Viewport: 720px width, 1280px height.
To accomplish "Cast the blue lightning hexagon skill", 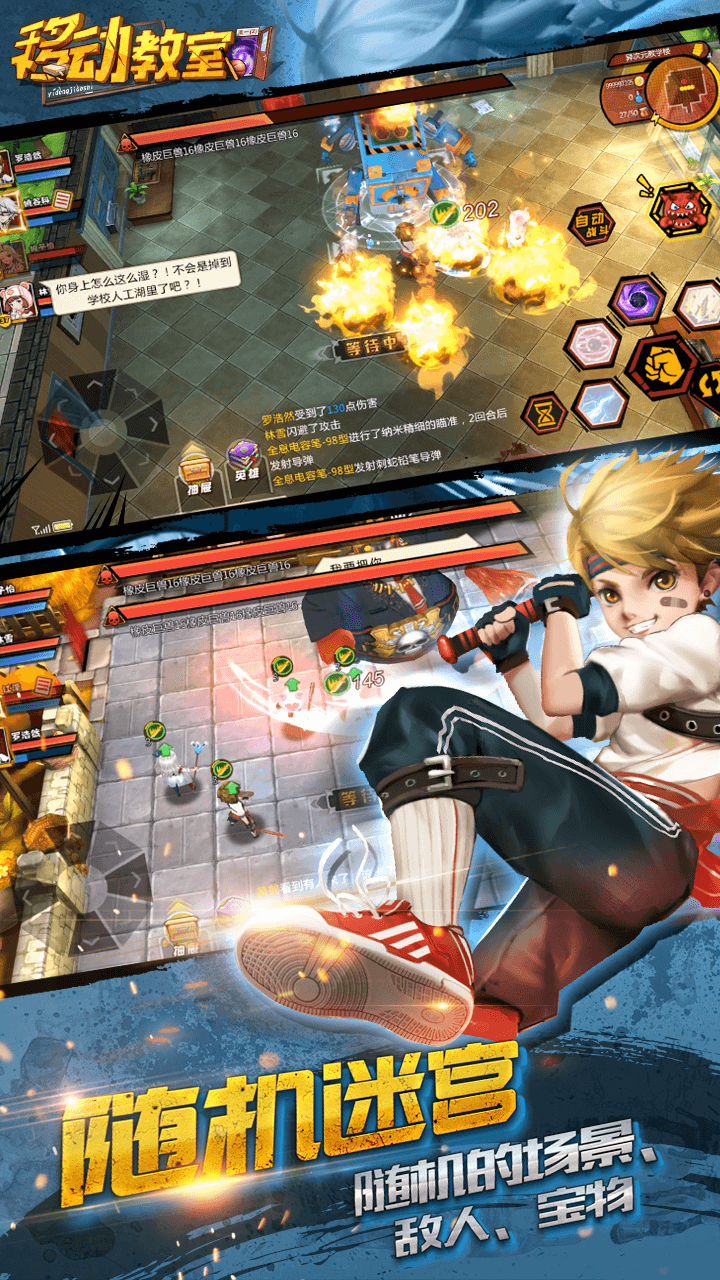I will 600,404.
